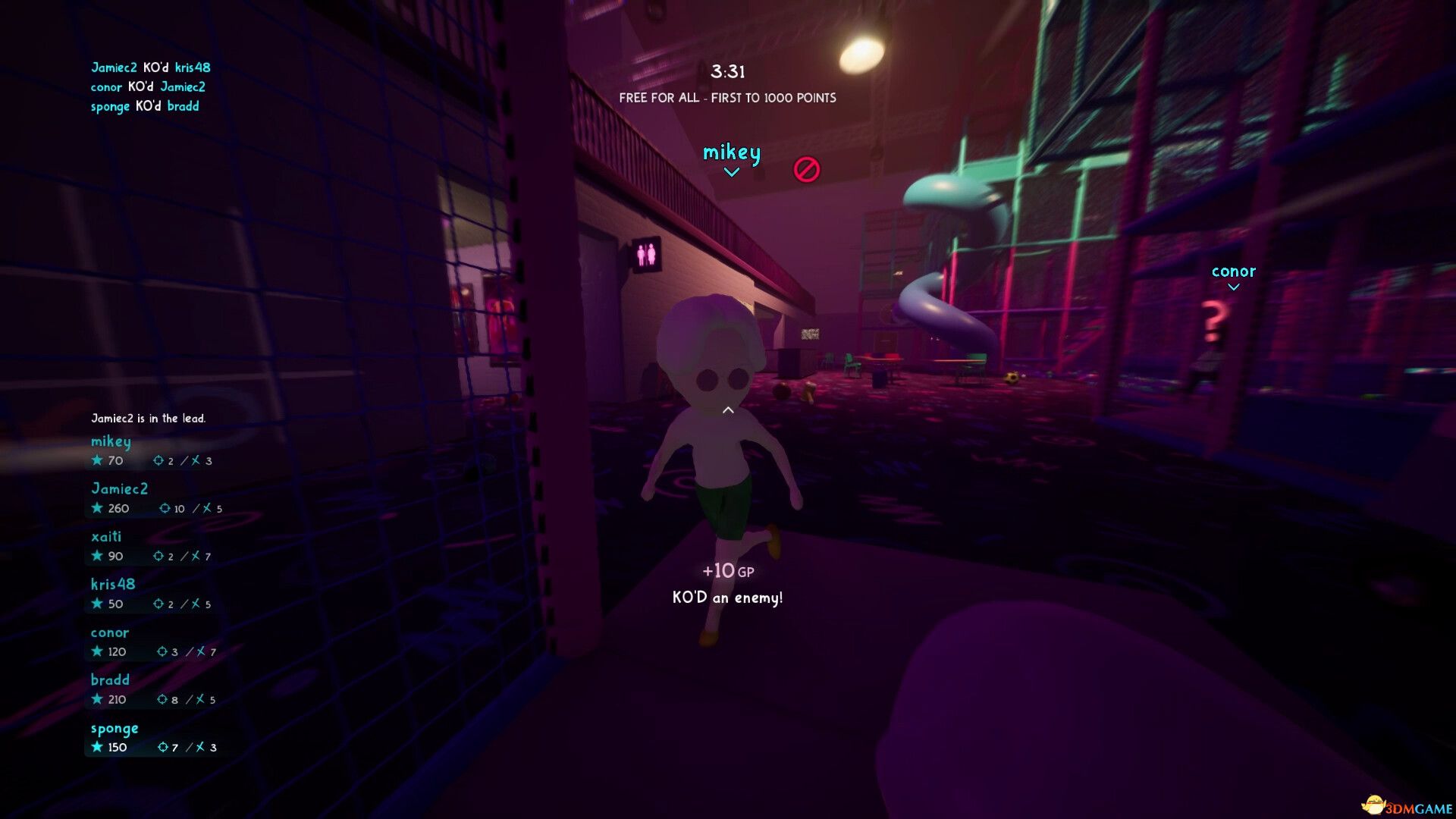Click the deaths X icon in xaiti's row
The width and height of the screenshot is (1456, 819).
[x=195, y=556]
